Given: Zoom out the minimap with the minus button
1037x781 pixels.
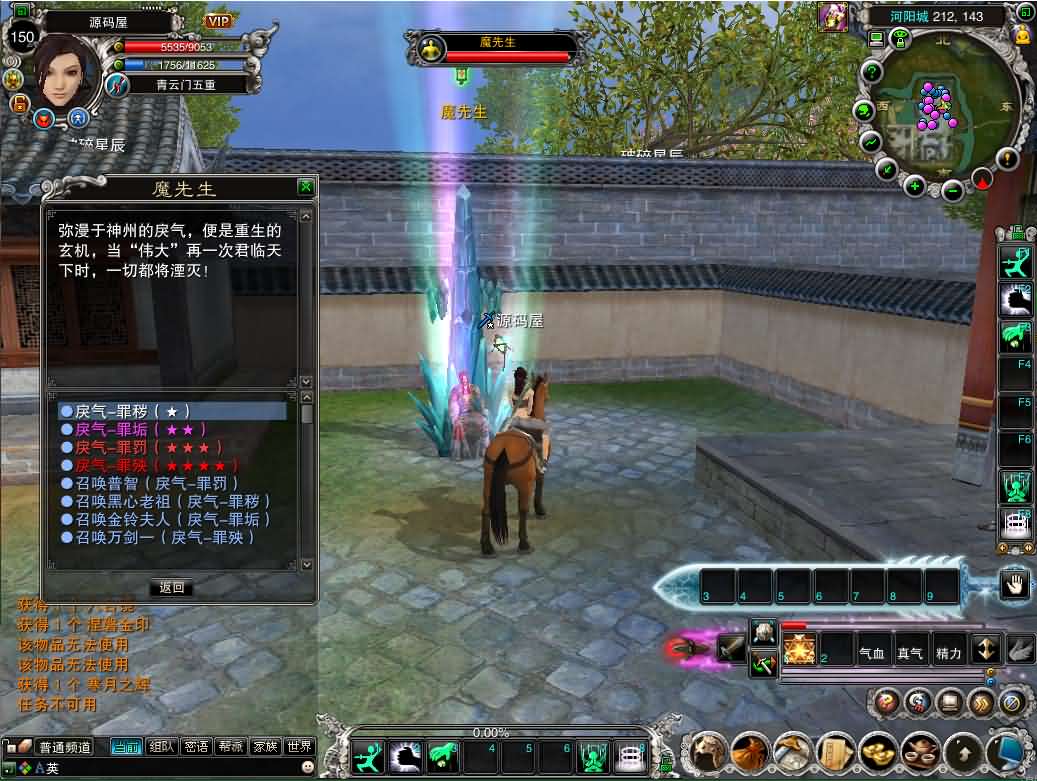Looking at the screenshot, I should [x=952, y=189].
